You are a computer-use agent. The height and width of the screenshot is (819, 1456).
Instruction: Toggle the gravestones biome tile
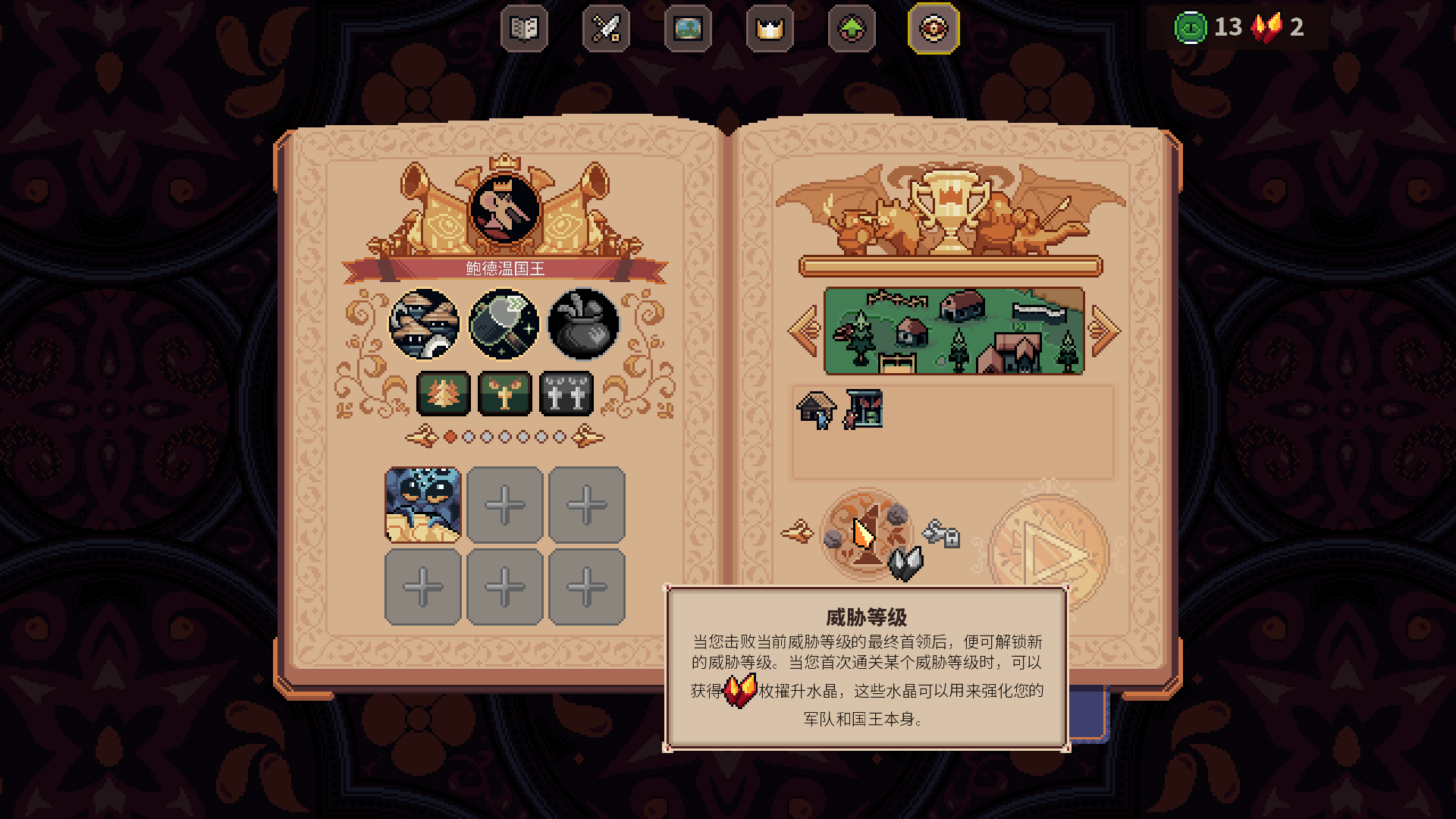pos(566,394)
